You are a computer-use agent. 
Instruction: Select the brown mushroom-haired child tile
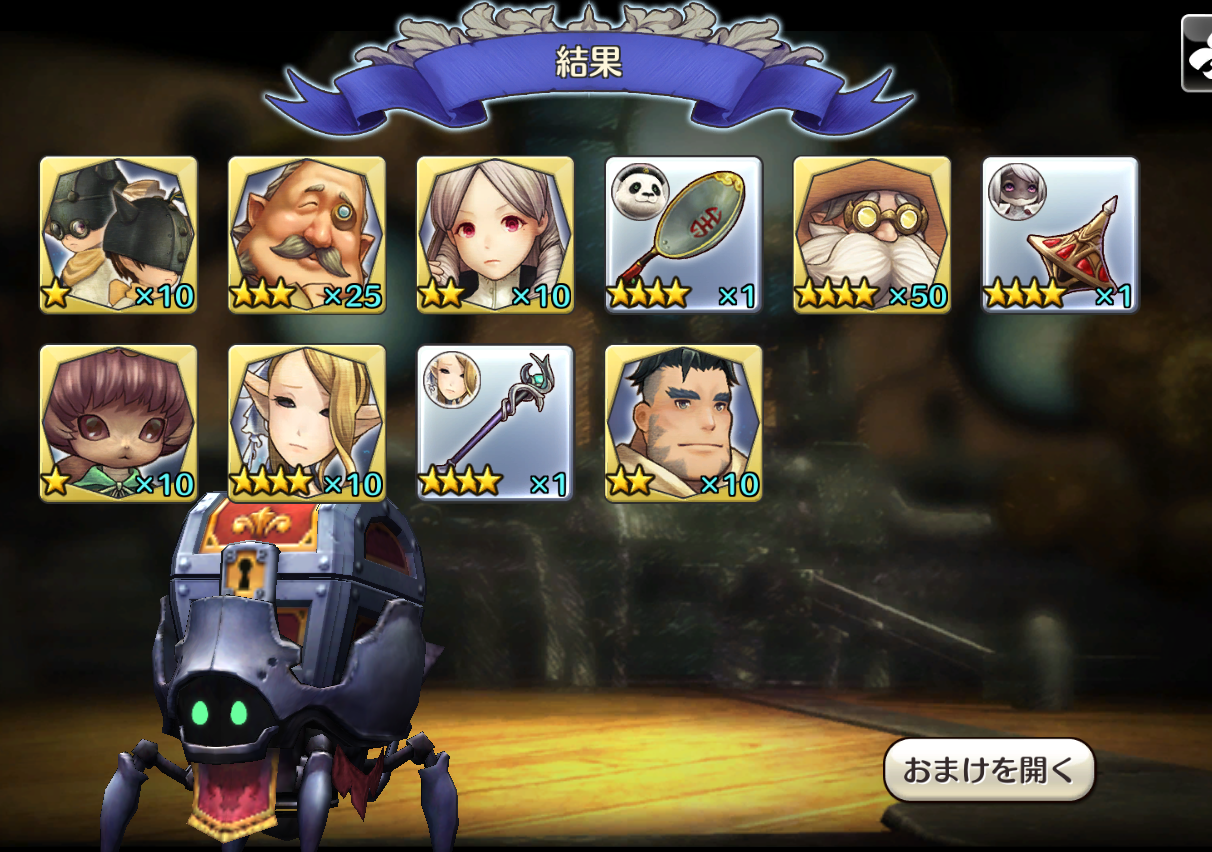click(118, 422)
